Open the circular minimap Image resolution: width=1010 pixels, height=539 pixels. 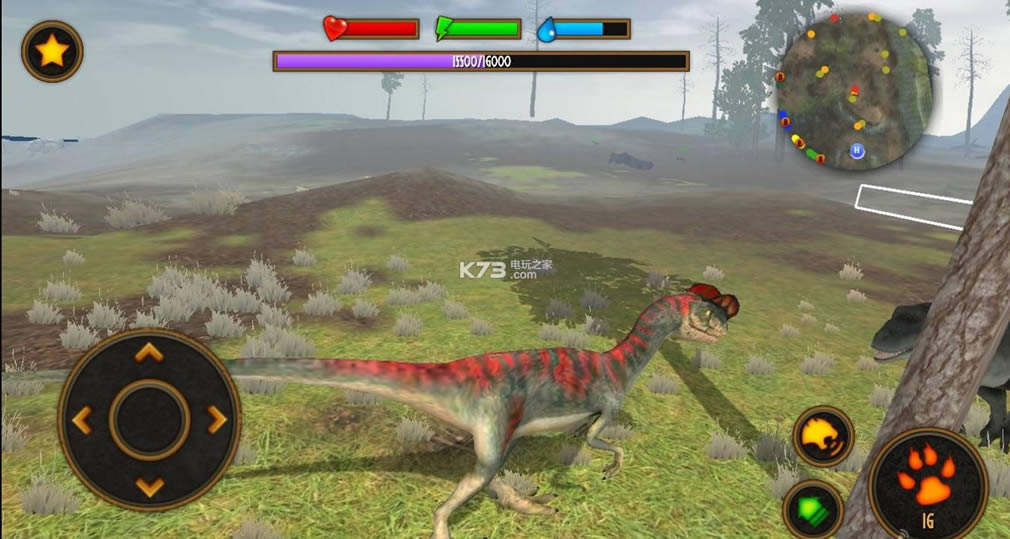pyautogui.click(x=855, y=90)
